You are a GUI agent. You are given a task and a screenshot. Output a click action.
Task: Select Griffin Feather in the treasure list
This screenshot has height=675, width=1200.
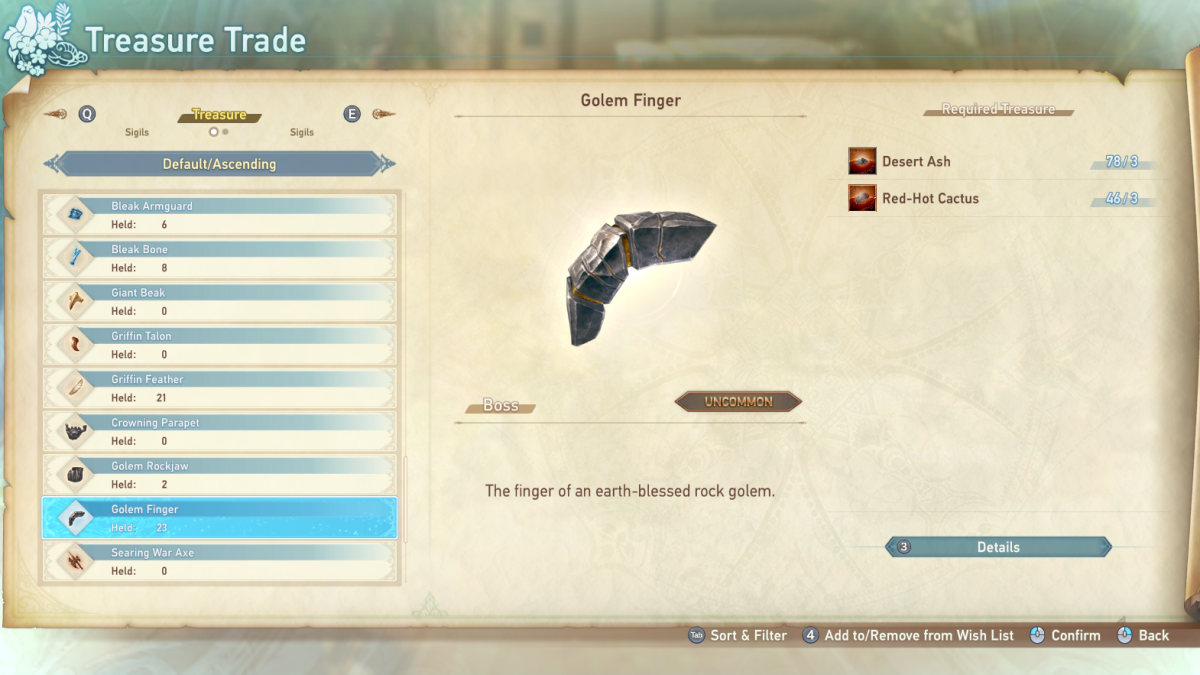[x=219, y=388]
